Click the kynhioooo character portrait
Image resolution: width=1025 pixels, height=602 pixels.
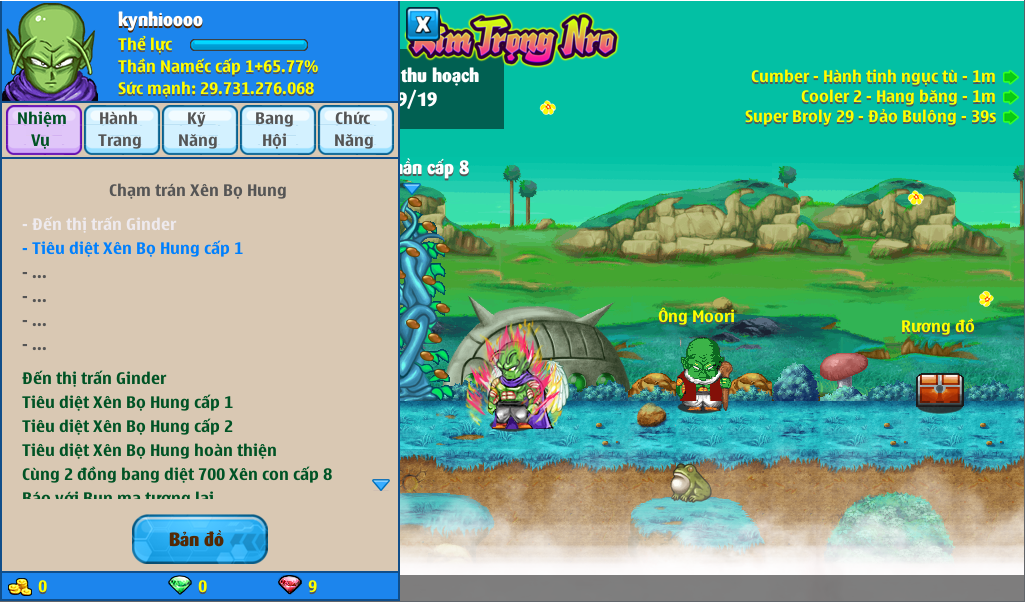[x=50, y=50]
